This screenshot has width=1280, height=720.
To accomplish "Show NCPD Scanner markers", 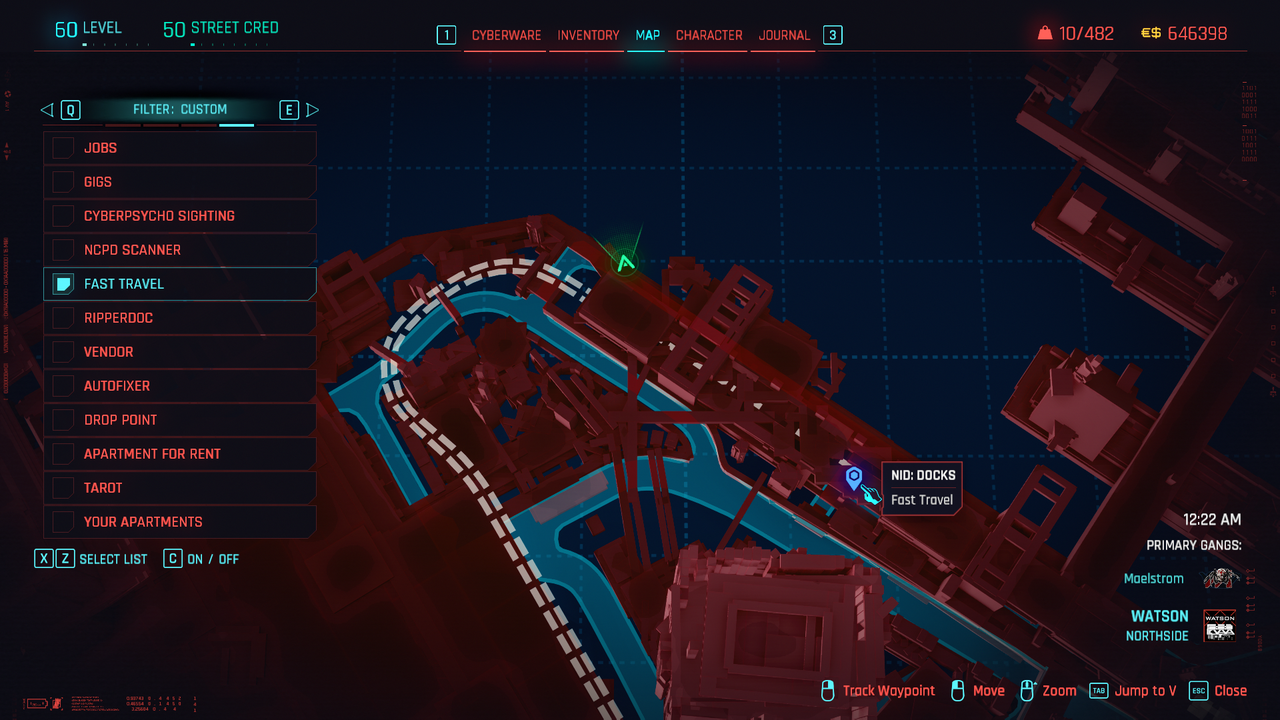I will [64, 250].
